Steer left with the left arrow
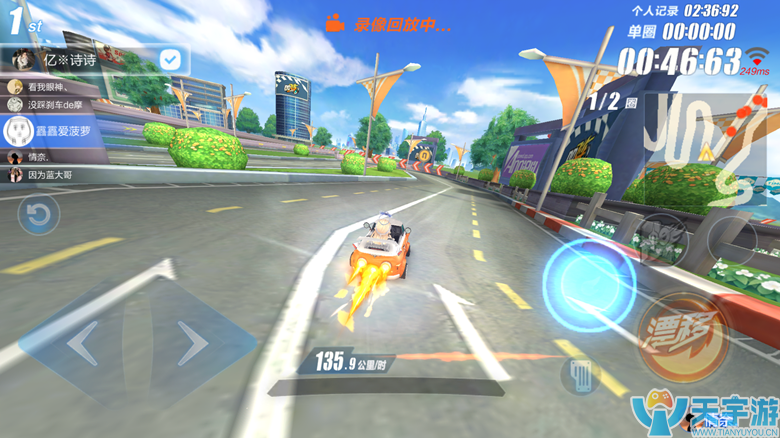Viewport: 780px width, 438px height. [x=83, y=342]
